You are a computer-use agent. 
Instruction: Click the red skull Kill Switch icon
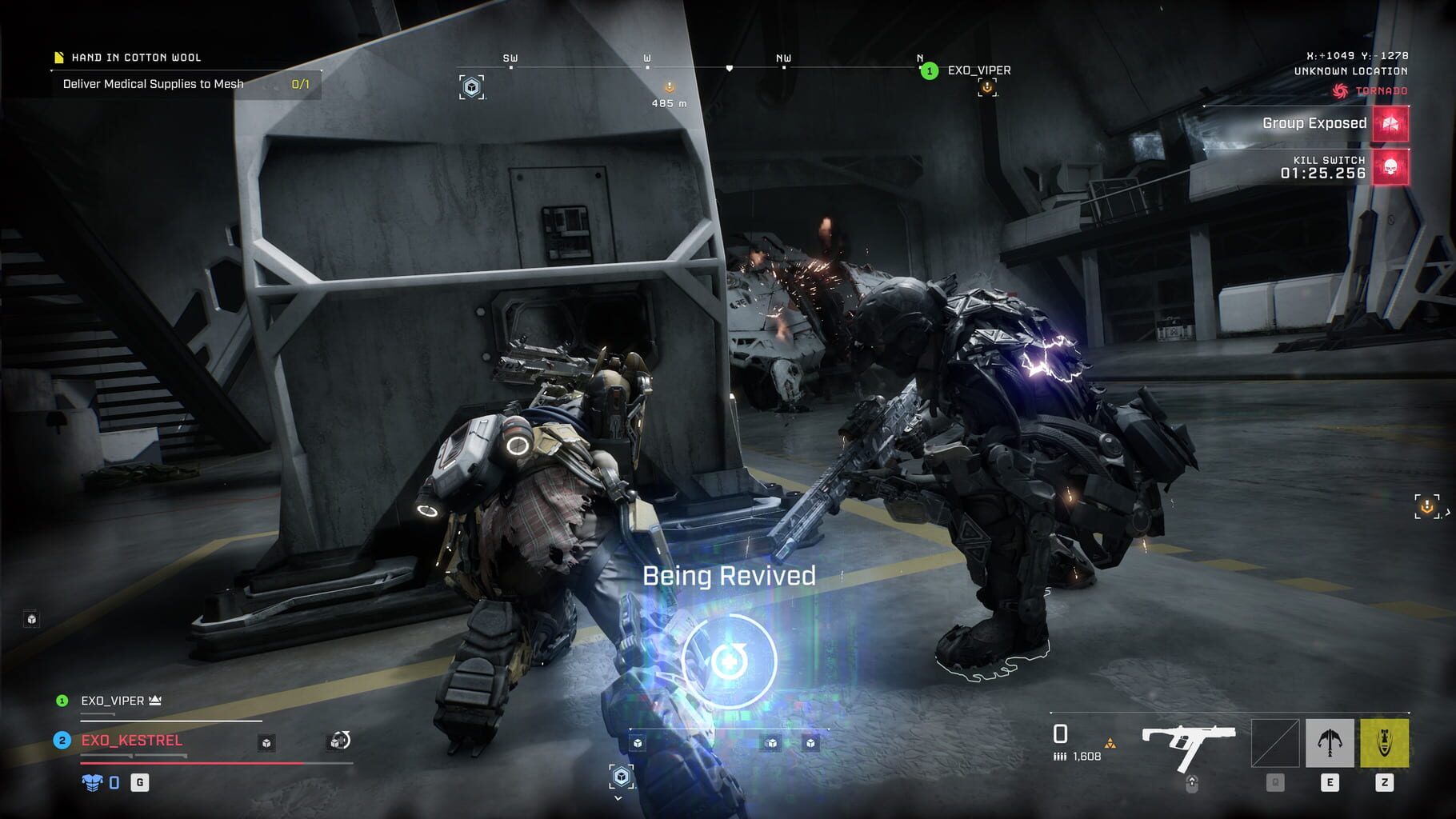click(1389, 167)
